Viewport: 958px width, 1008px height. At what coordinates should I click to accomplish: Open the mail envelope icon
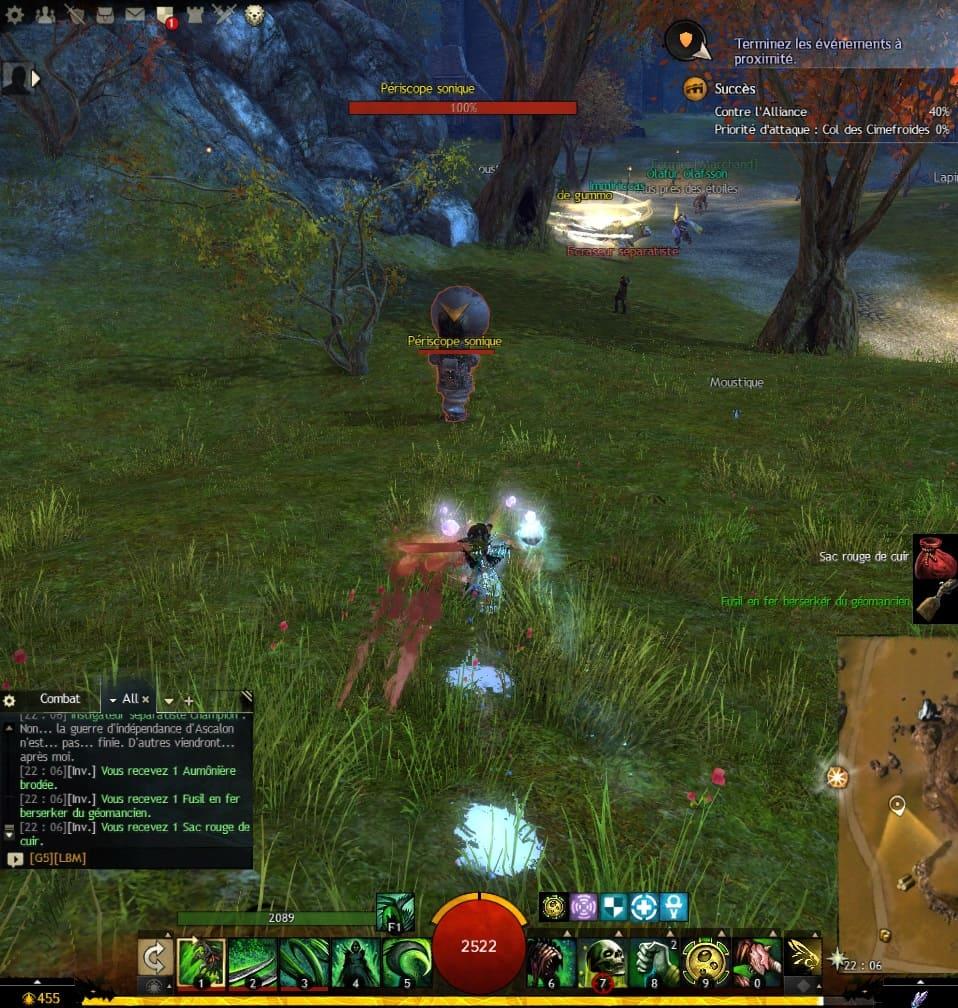tap(134, 14)
